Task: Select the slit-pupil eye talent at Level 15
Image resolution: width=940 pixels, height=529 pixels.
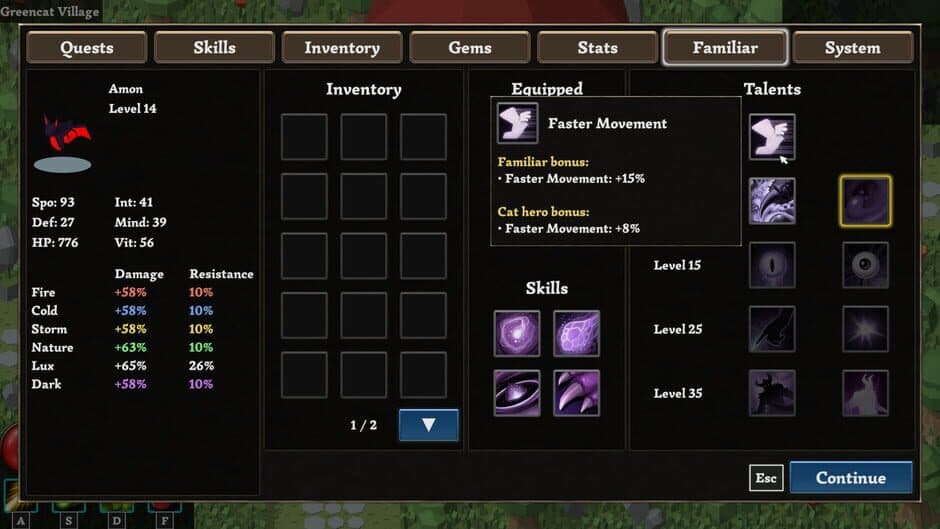Action: (772, 265)
